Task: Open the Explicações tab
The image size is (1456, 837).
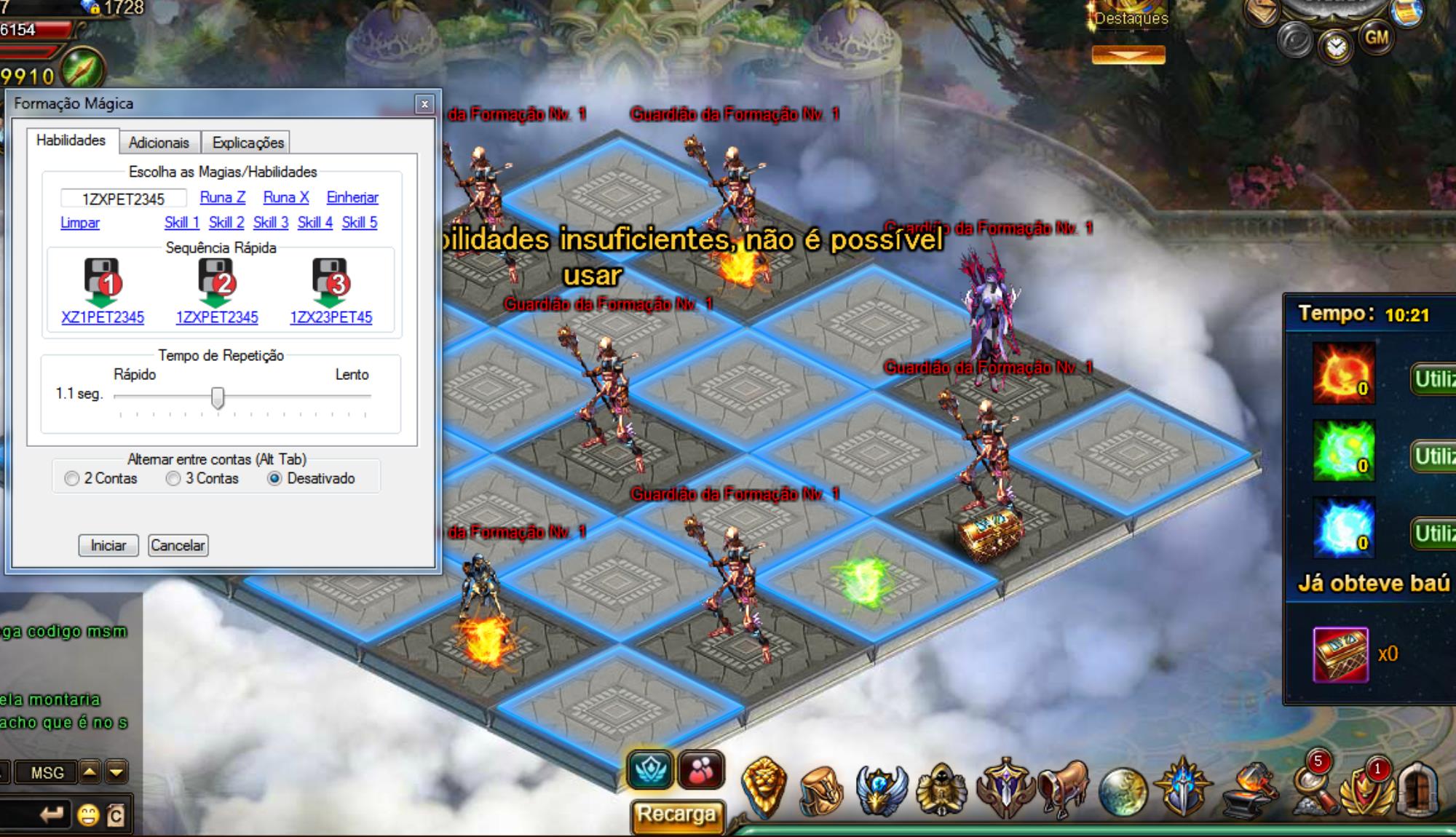Action: tap(248, 143)
